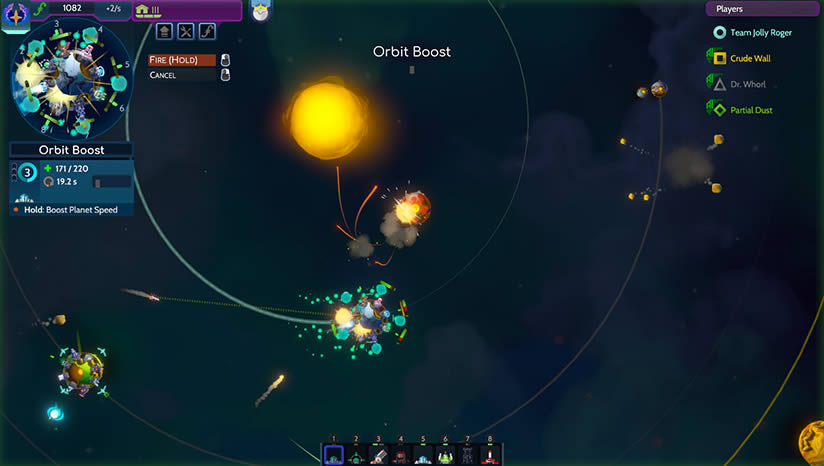
Task: View the planet minimap
Action: tap(68, 78)
